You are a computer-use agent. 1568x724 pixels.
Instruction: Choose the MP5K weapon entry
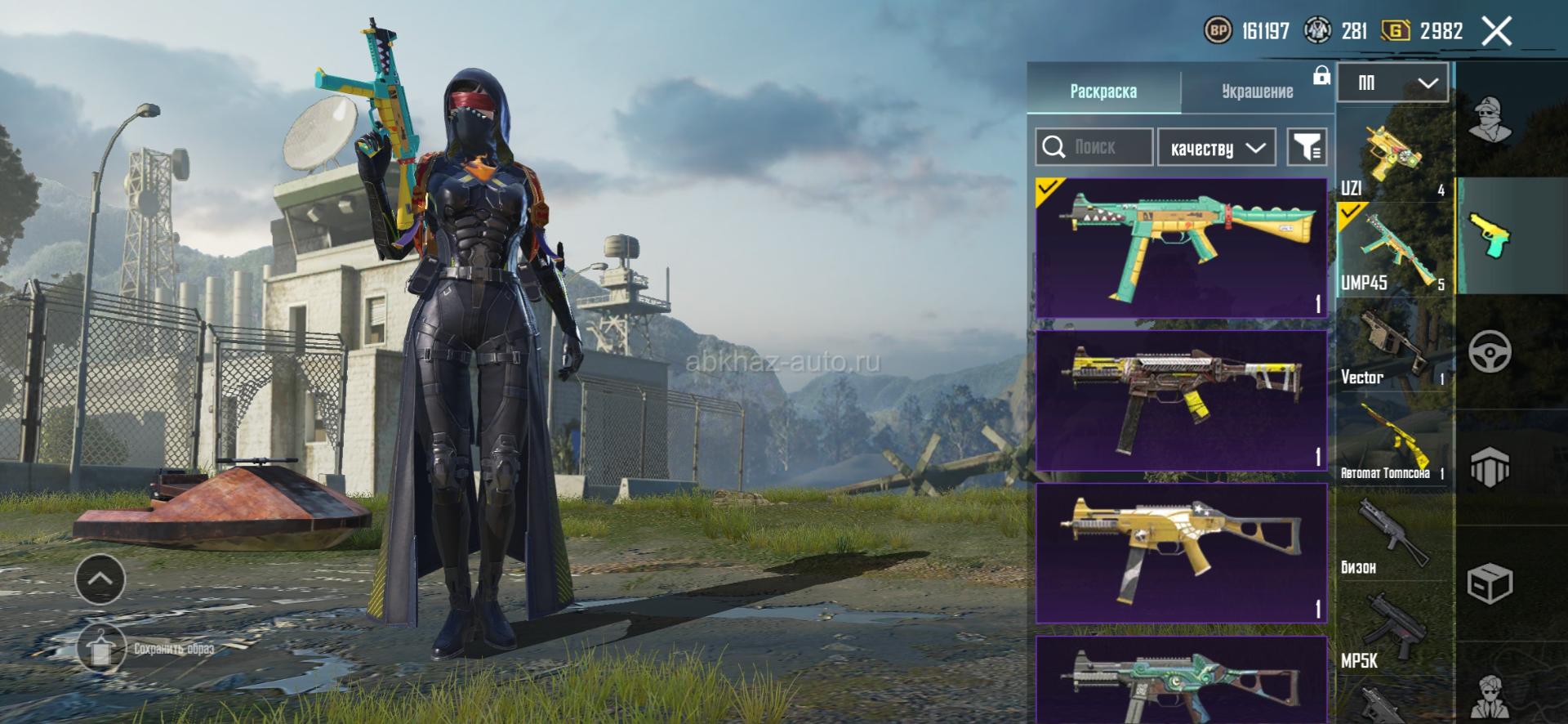tap(1392, 631)
